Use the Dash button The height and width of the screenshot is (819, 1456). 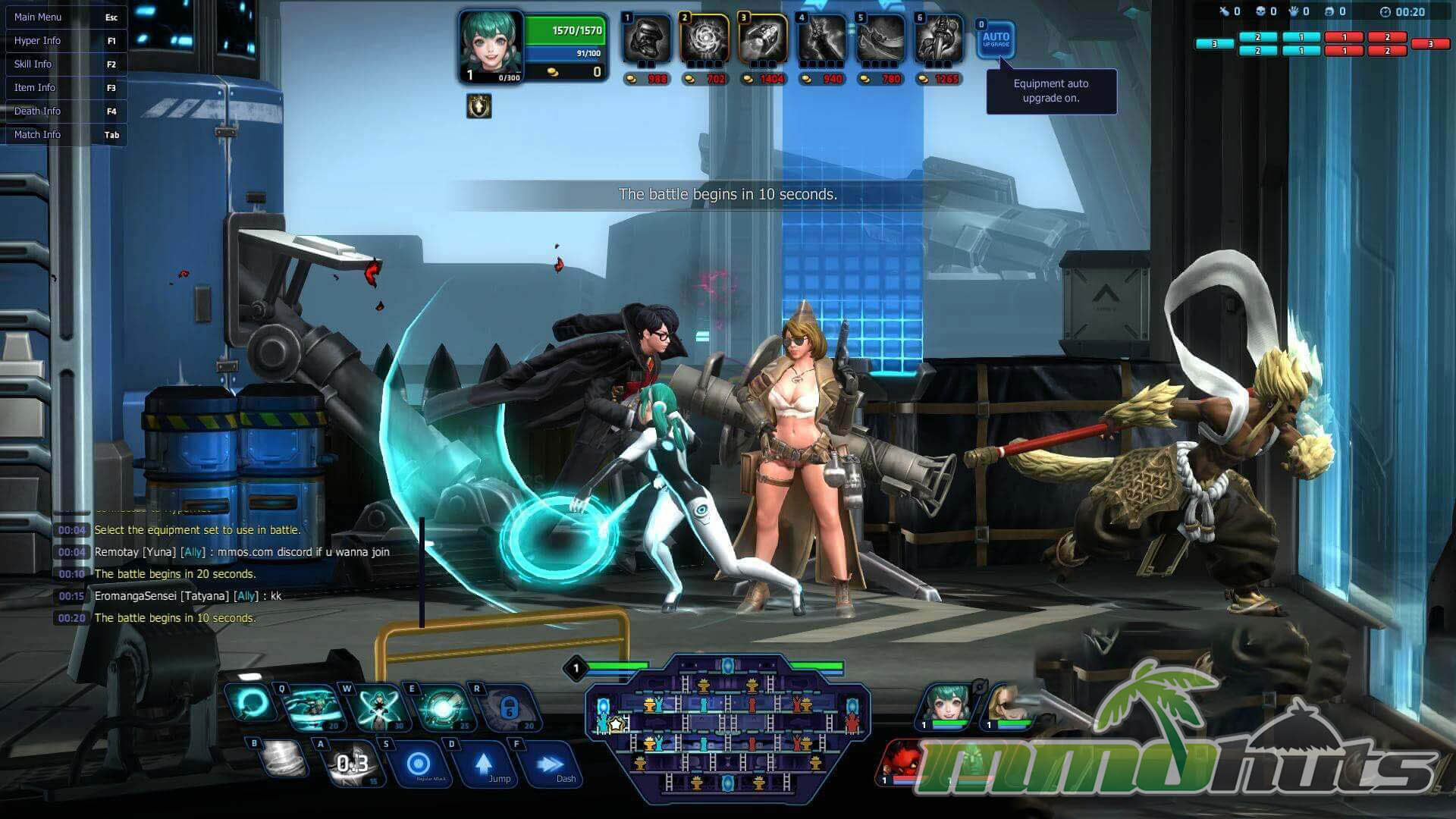tap(551, 764)
